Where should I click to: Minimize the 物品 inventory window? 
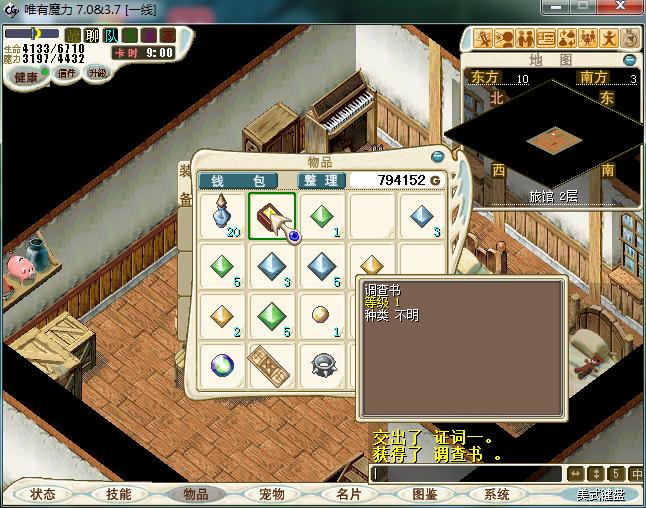click(x=437, y=157)
